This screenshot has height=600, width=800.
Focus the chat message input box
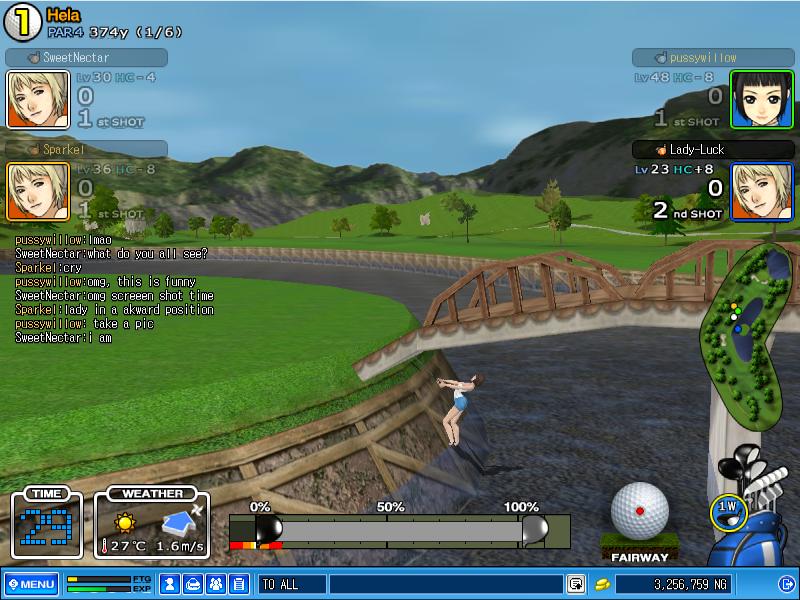(x=445, y=584)
